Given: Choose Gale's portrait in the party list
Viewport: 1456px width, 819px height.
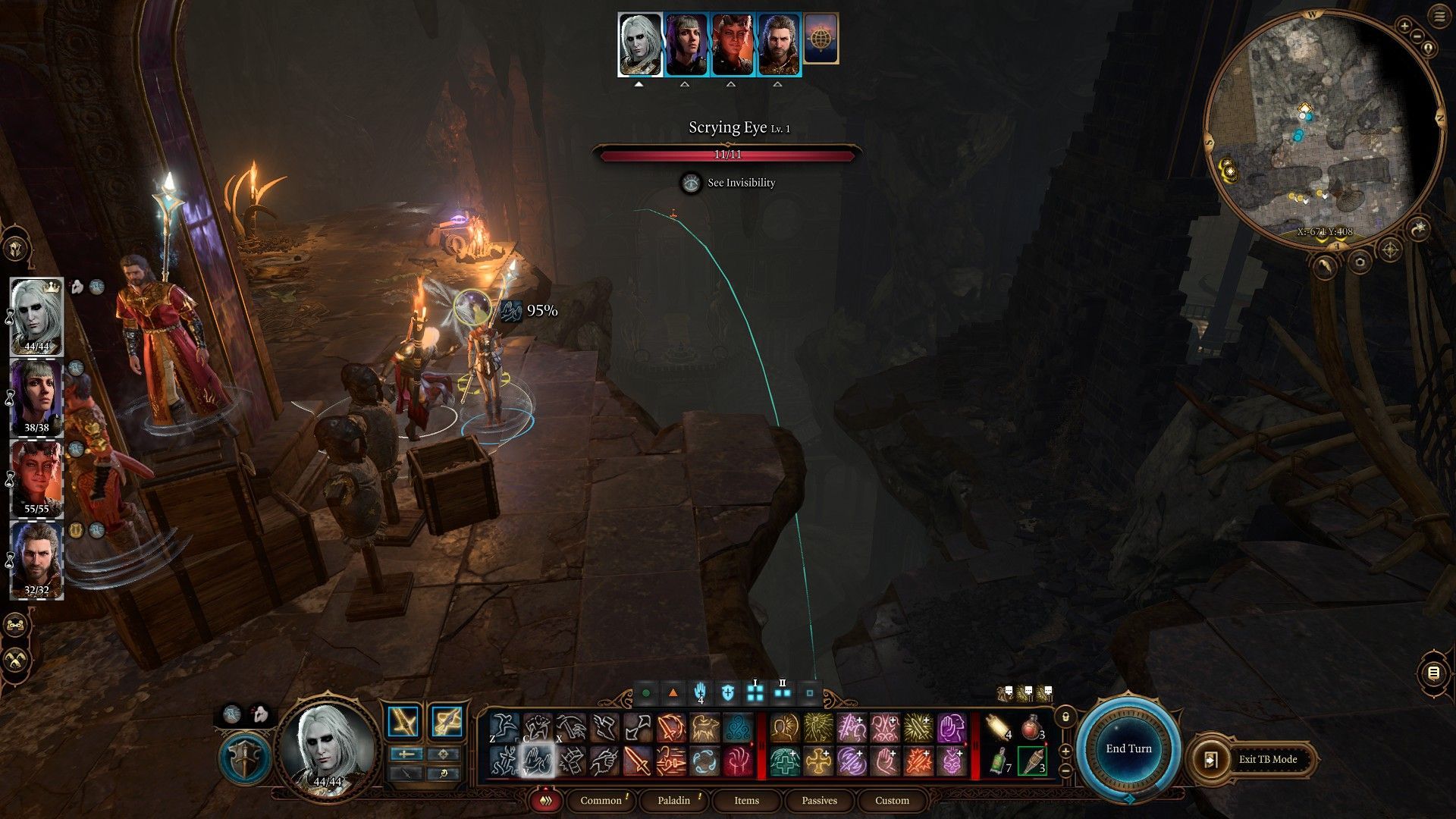Looking at the screenshot, I should pyautogui.click(x=36, y=559).
